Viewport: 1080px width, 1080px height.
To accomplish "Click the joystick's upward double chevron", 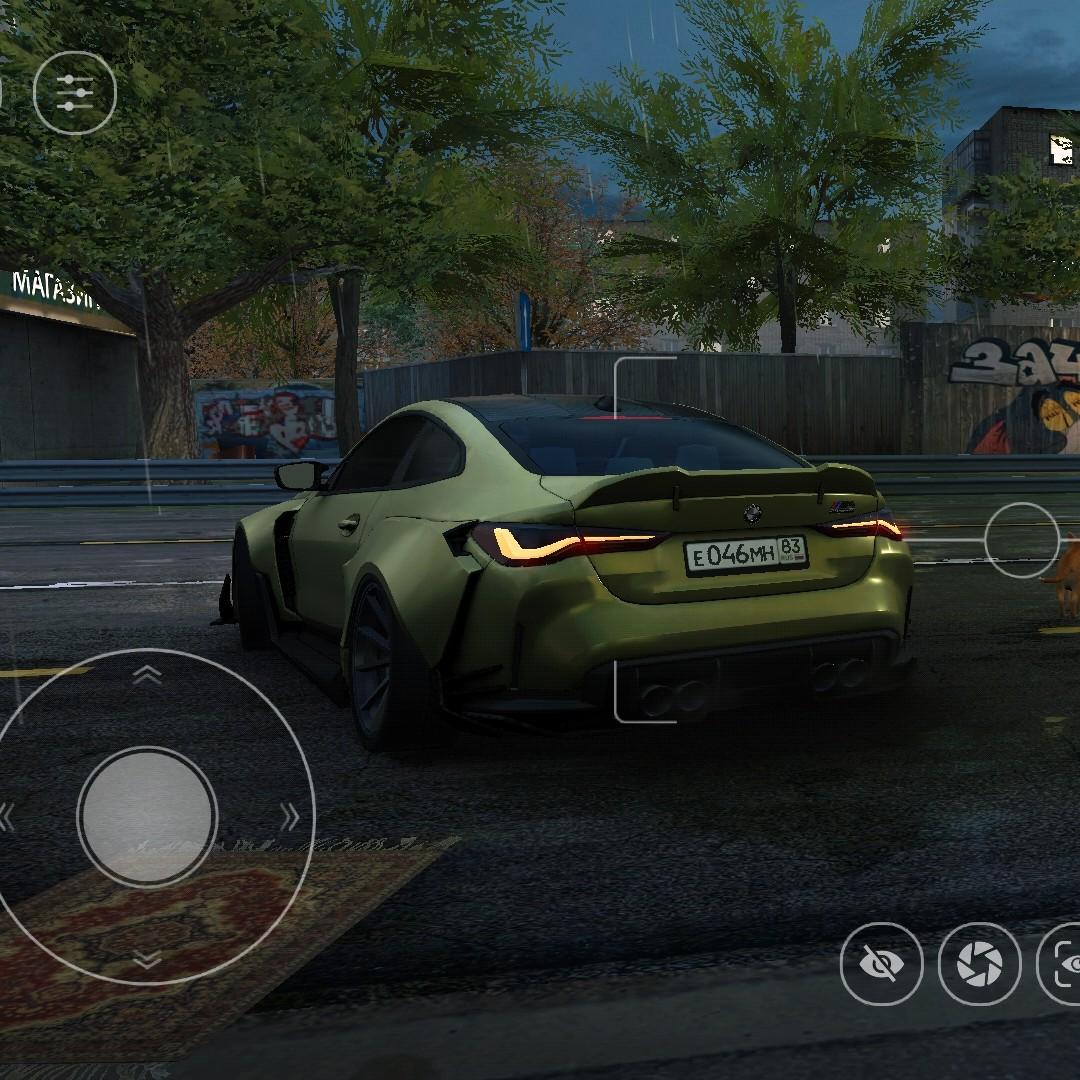I will 147,675.
